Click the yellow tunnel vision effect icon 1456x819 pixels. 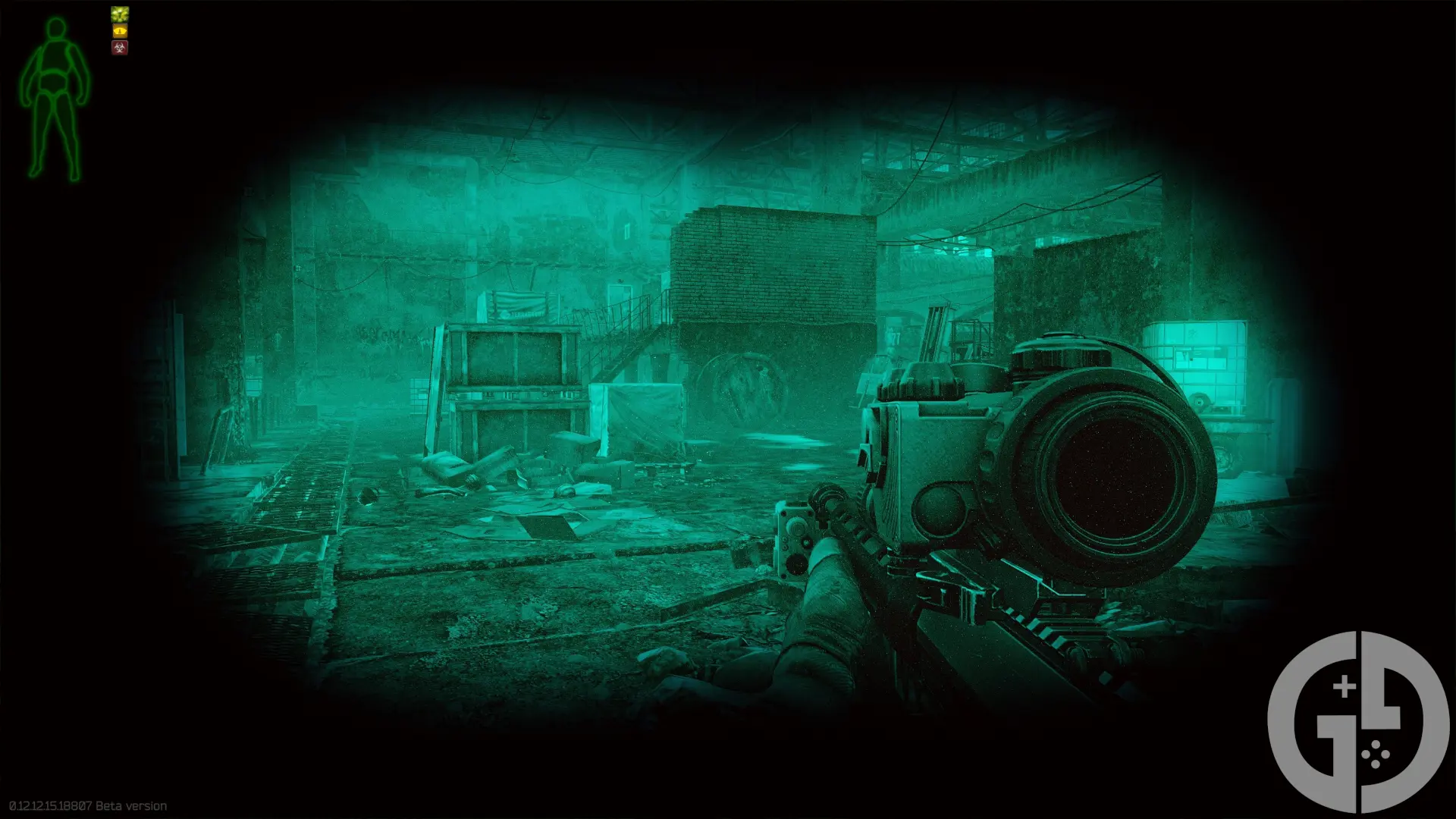click(x=120, y=31)
